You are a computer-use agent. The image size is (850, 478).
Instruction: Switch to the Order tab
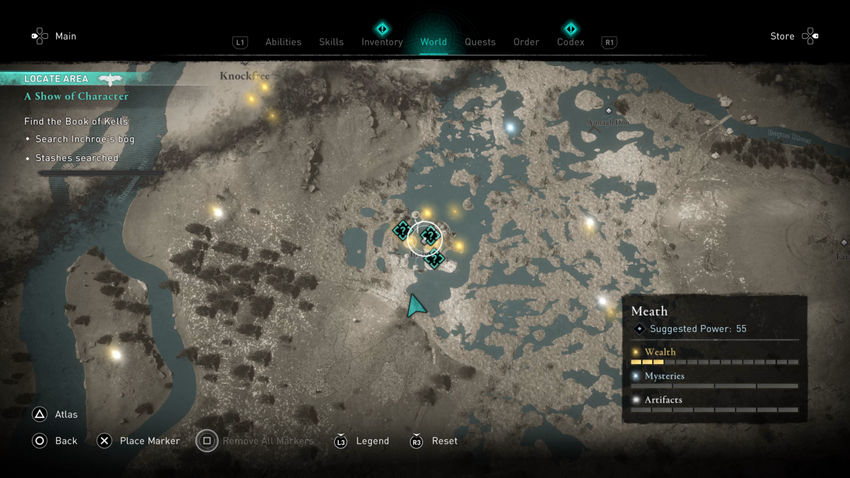pos(526,42)
